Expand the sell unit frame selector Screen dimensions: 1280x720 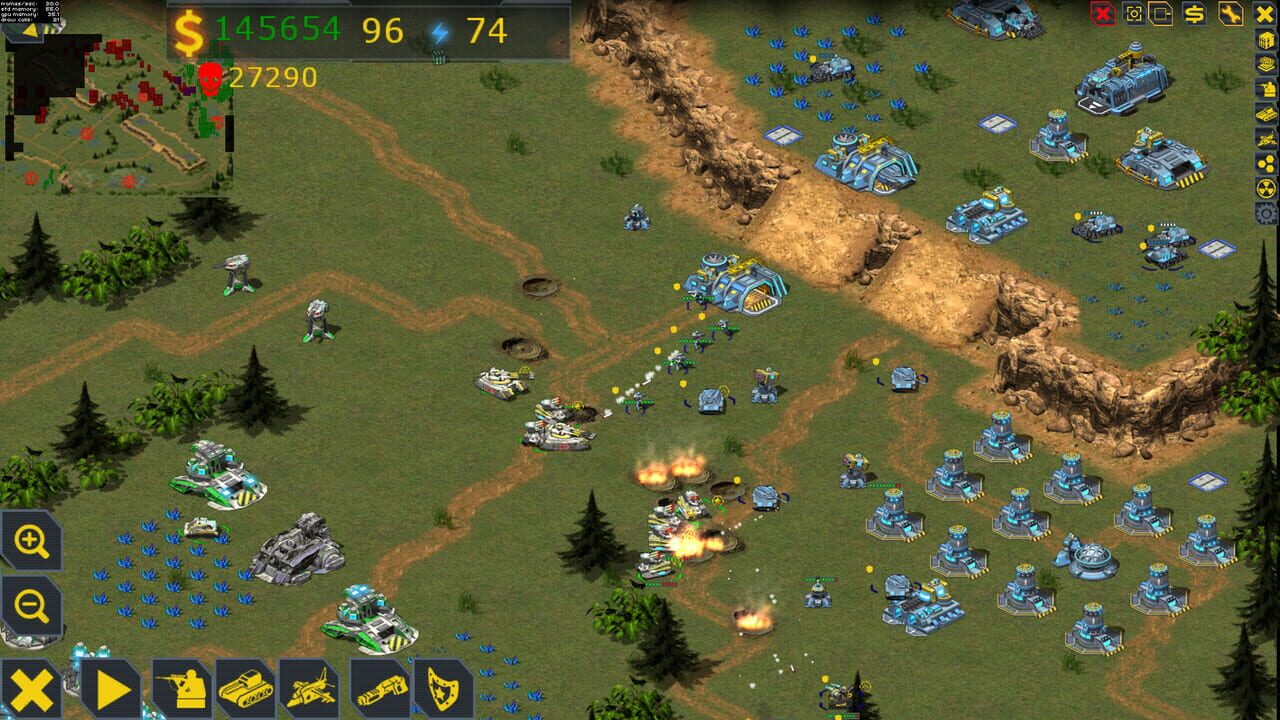tap(1159, 14)
